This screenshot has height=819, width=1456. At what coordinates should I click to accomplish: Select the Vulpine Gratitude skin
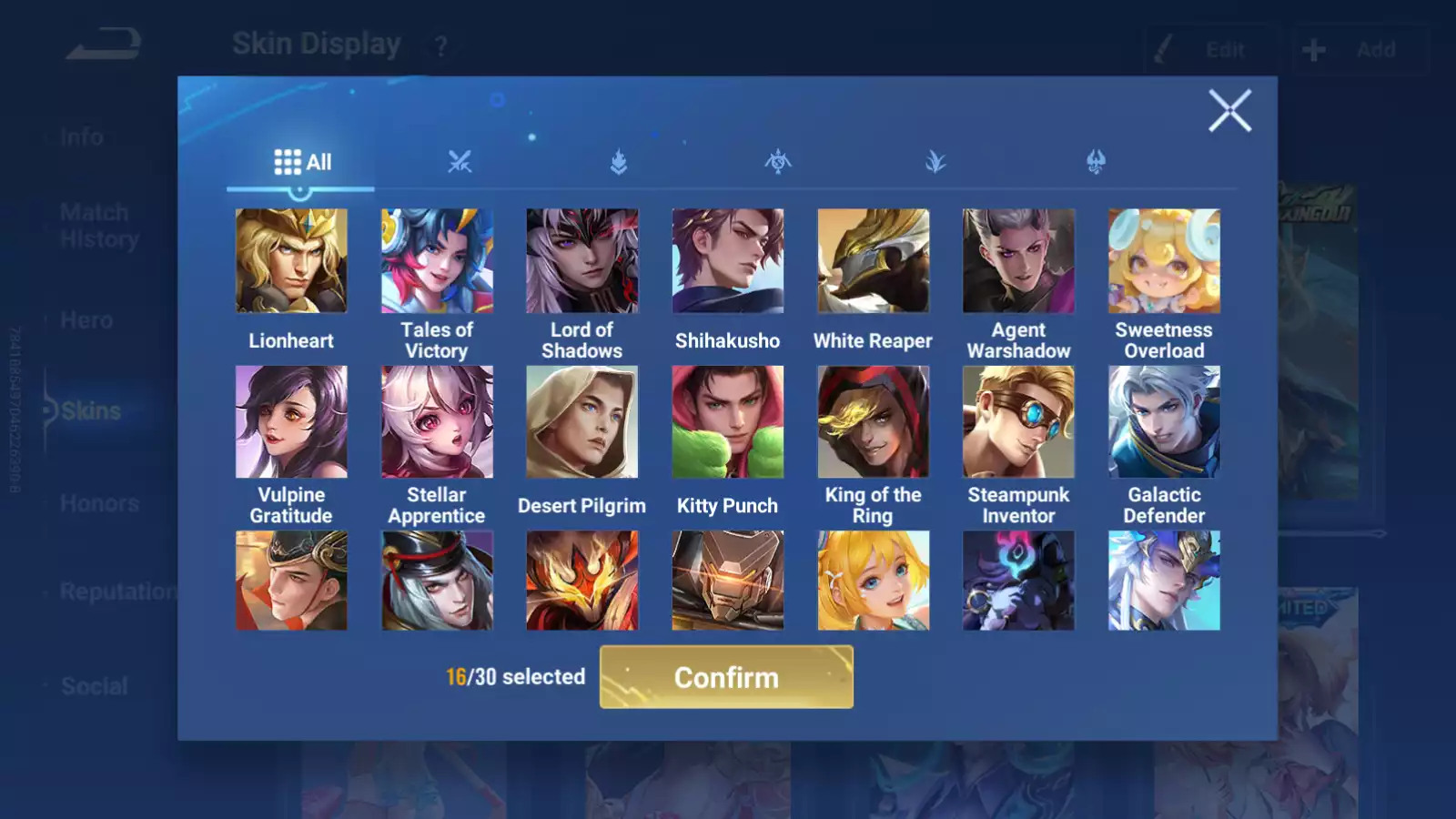(291, 422)
